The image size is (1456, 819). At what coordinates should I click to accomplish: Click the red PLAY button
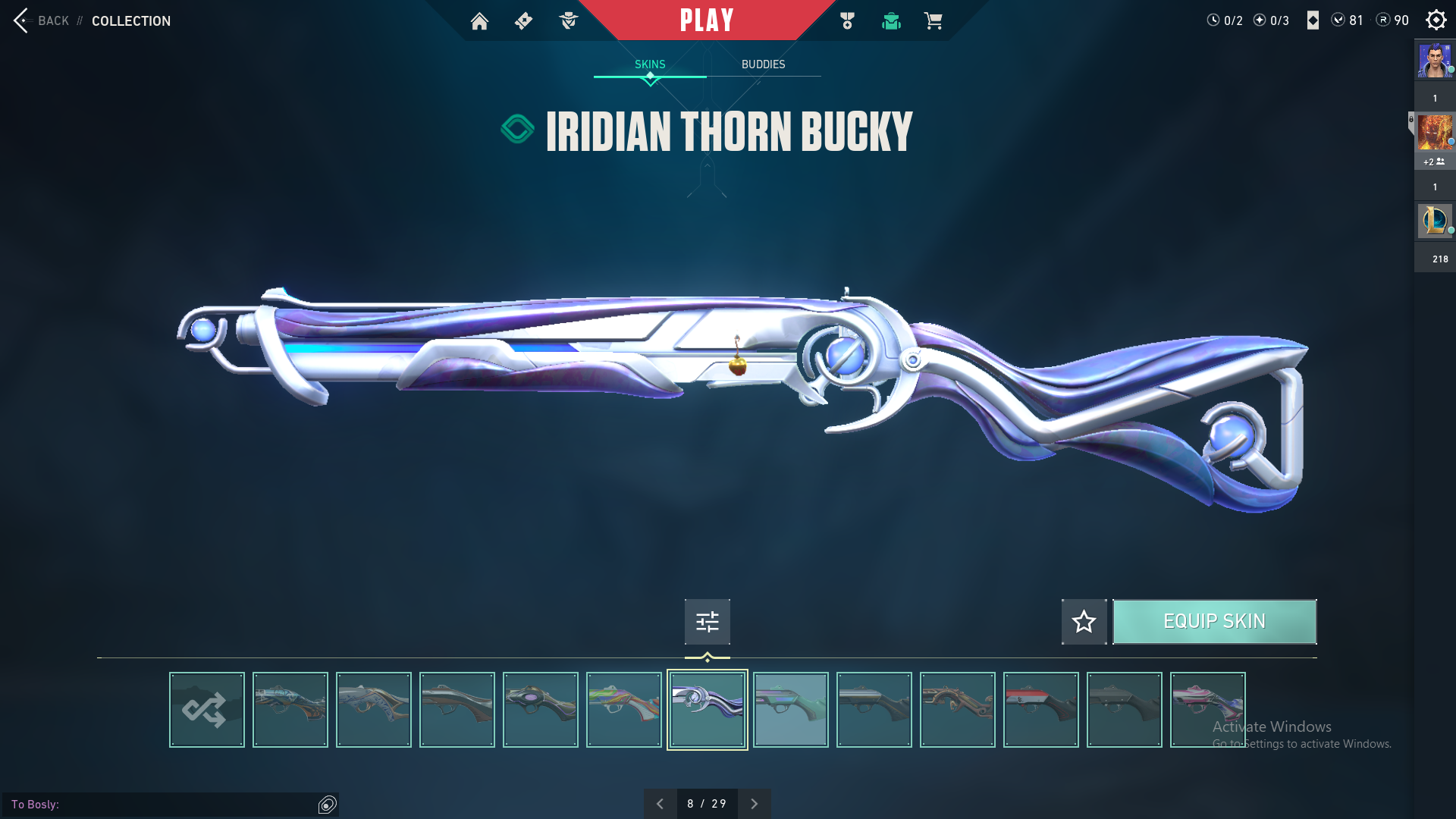coord(707,20)
